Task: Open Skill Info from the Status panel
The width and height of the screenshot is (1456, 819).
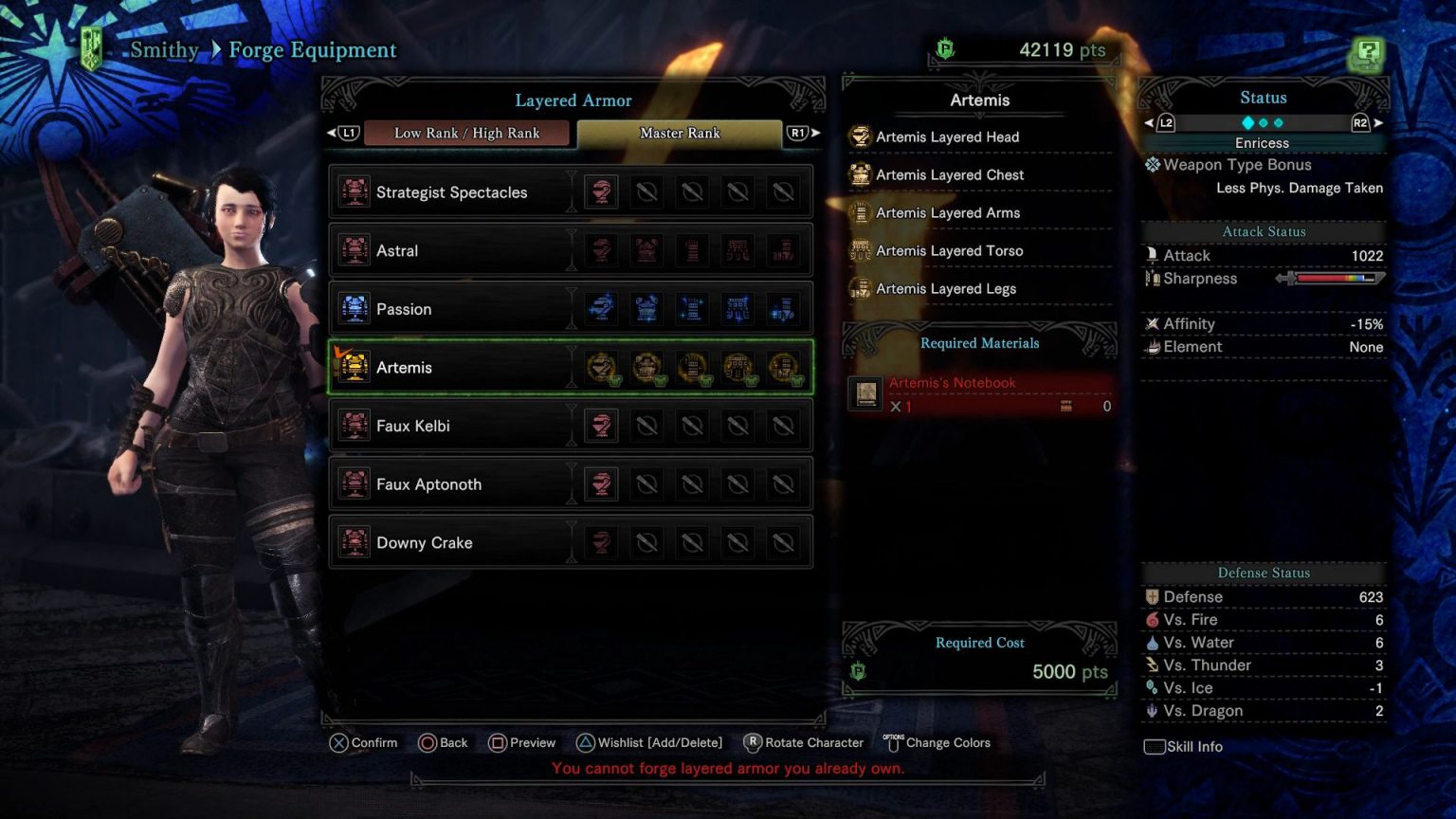Action: coord(1182,746)
